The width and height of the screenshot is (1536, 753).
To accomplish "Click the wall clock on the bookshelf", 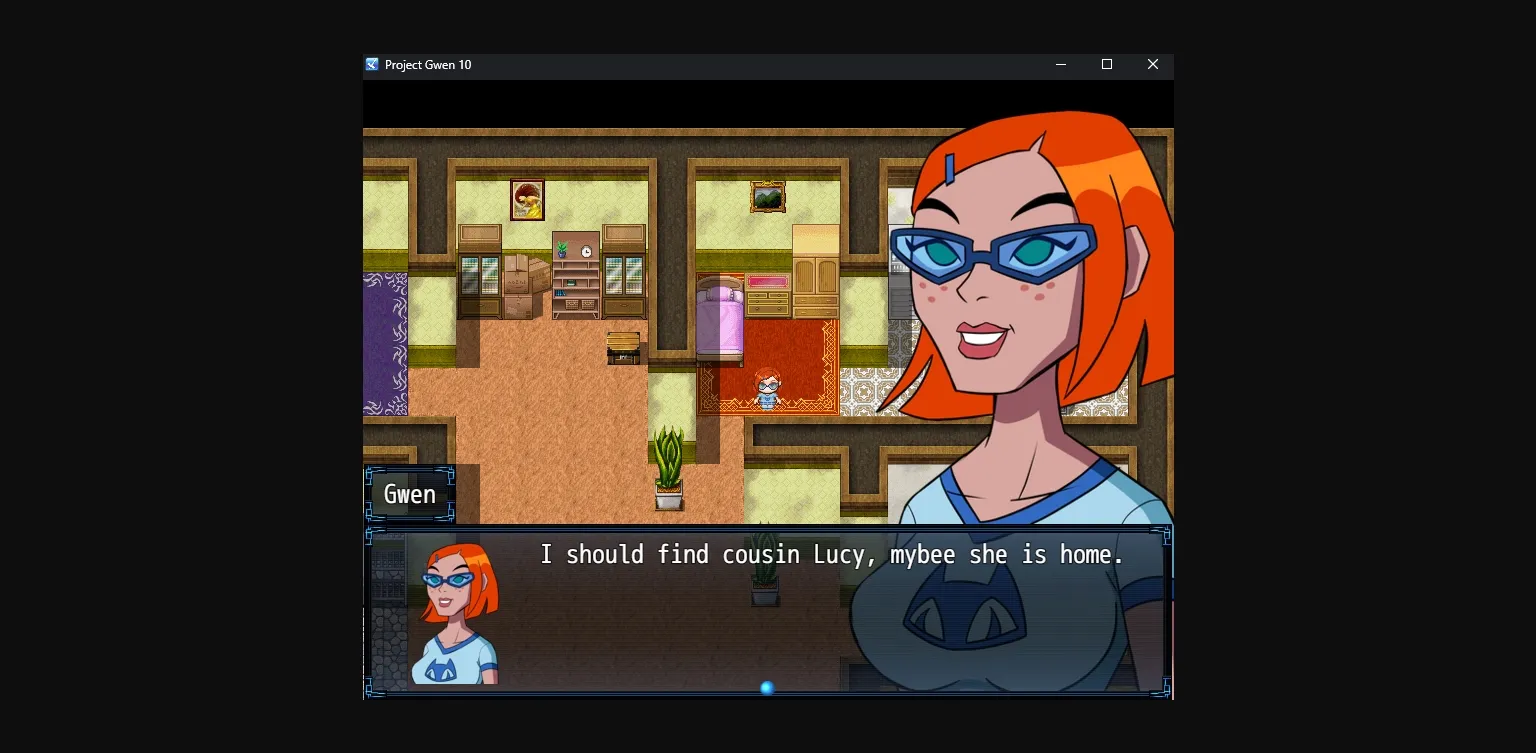I will coord(586,251).
